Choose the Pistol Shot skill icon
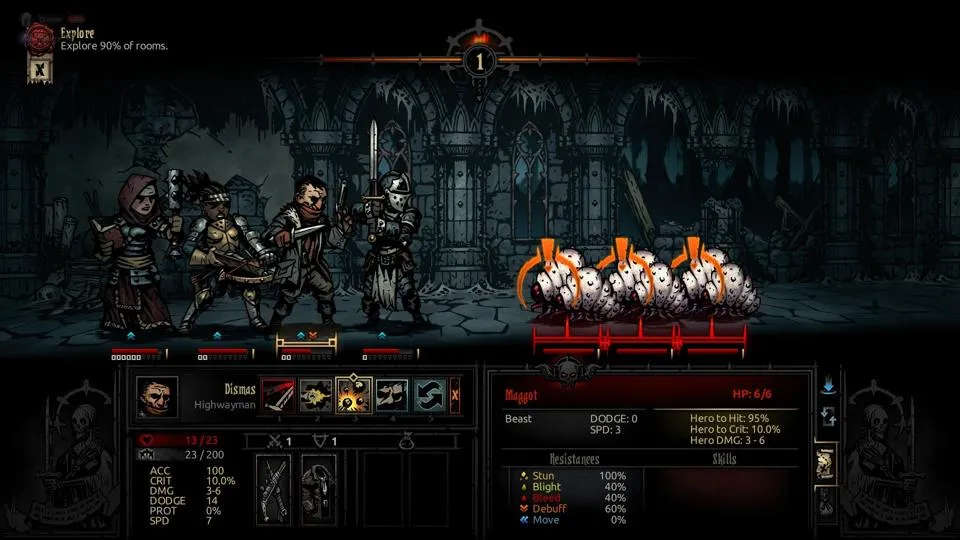This screenshot has width=960, height=540. pyautogui.click(x=316, y=394)
